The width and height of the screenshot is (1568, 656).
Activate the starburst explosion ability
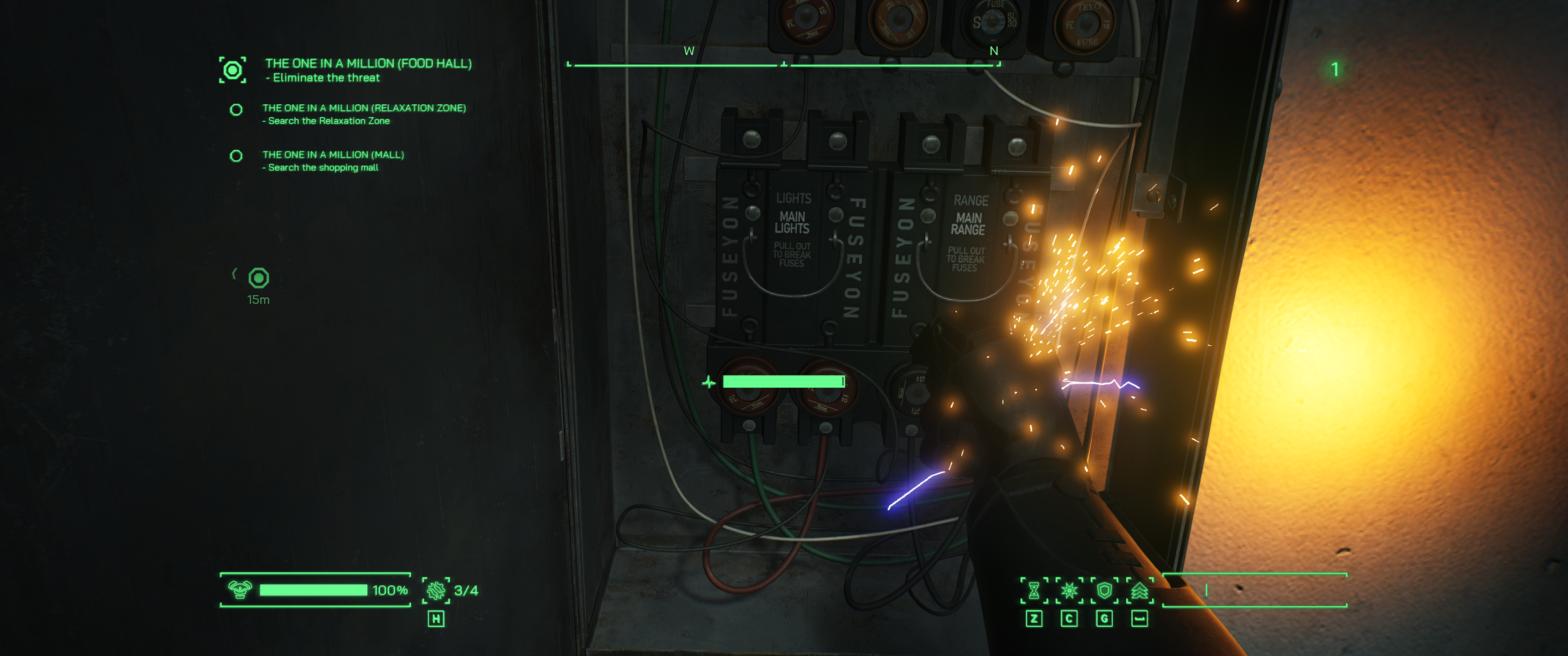1069,590
